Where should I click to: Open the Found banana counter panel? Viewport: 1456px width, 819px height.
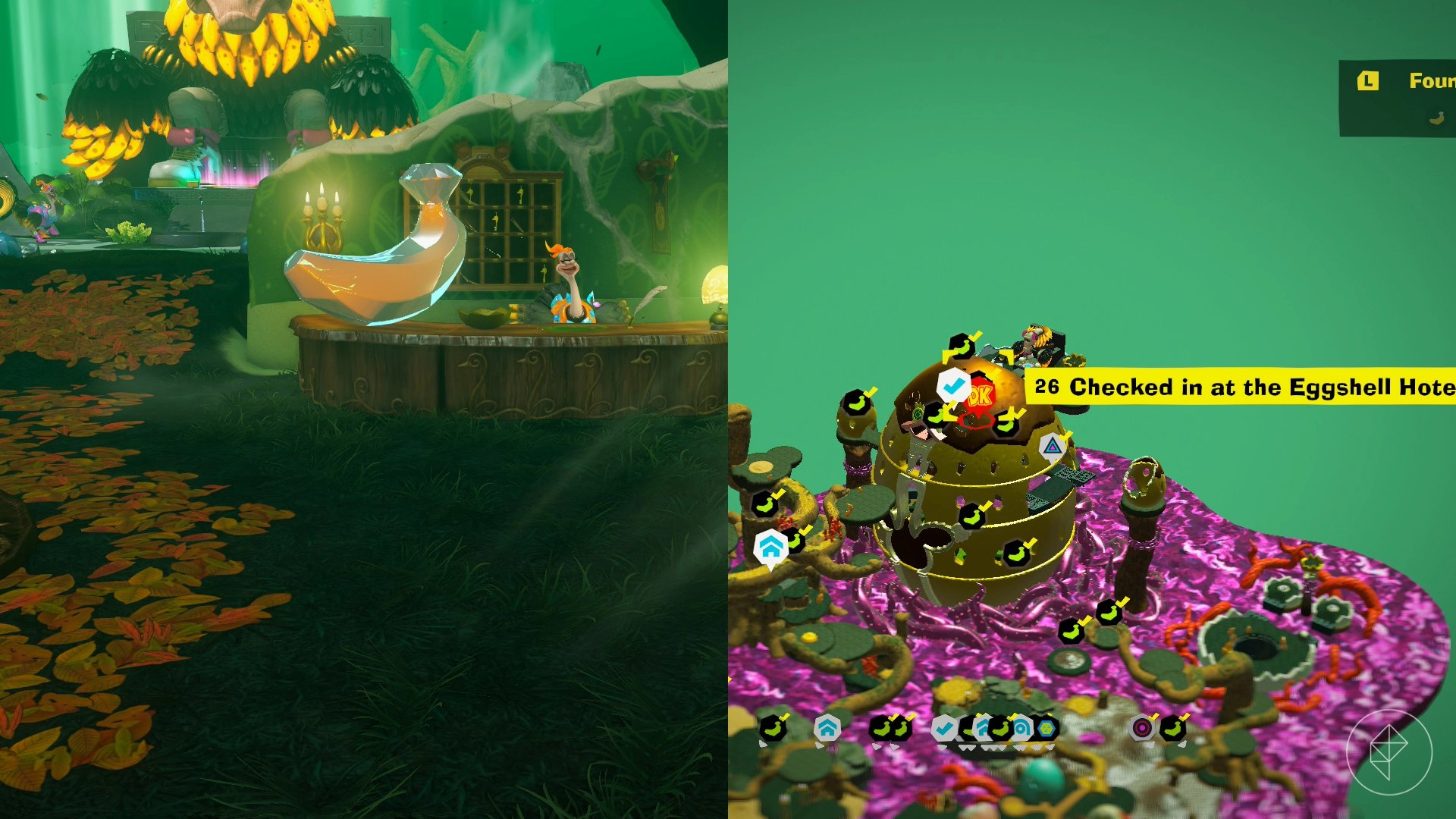pyautogui.click(x=1398, y=98)
